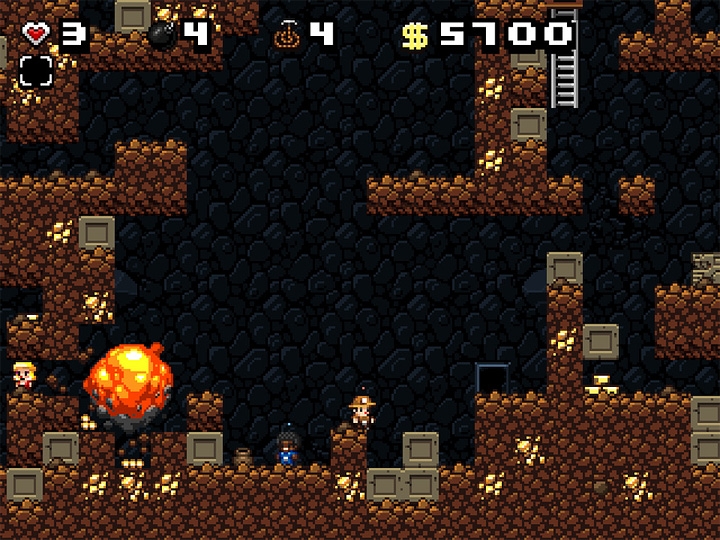Image resolution: width=720 pixels, height=540 pixels.
Task: Select the rope icon in the HUD
Action: [x=287, y=35]
